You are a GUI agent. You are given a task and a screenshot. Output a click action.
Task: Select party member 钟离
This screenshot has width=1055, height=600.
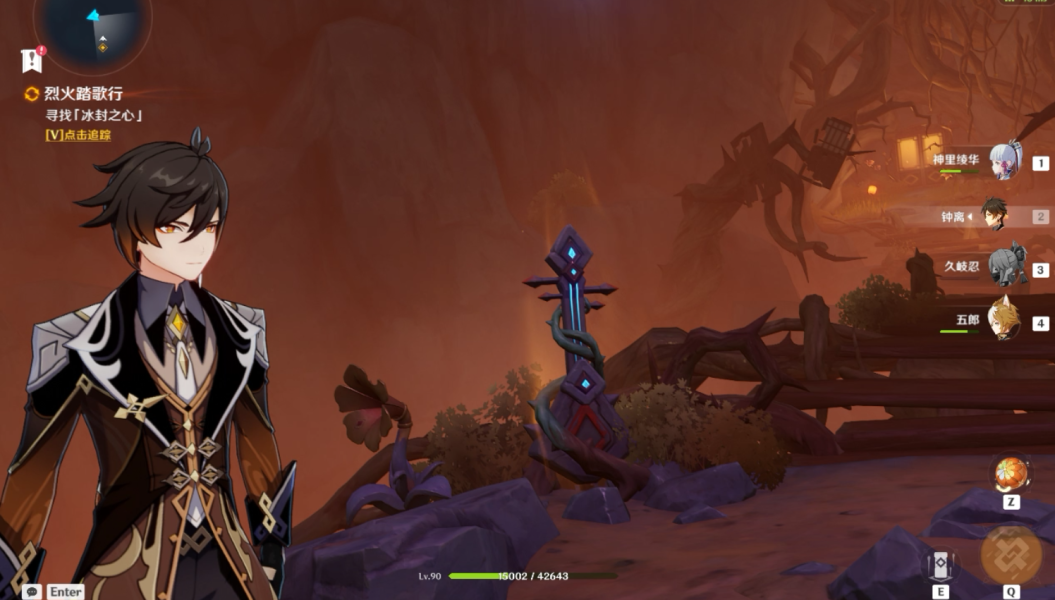(993, 215)
